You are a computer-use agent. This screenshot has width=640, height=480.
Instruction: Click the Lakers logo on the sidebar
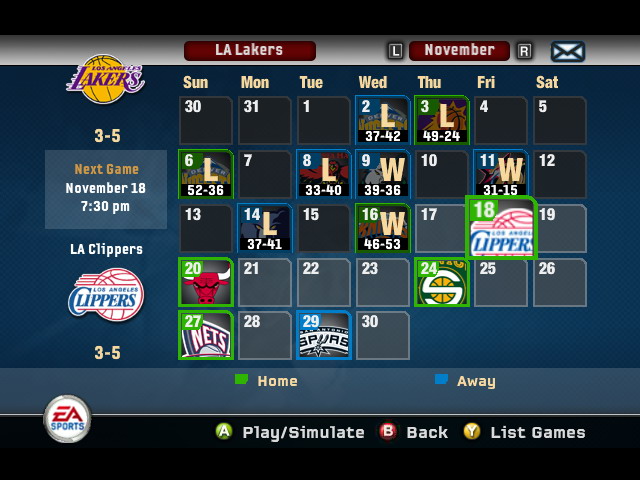[x=105, y=80]
